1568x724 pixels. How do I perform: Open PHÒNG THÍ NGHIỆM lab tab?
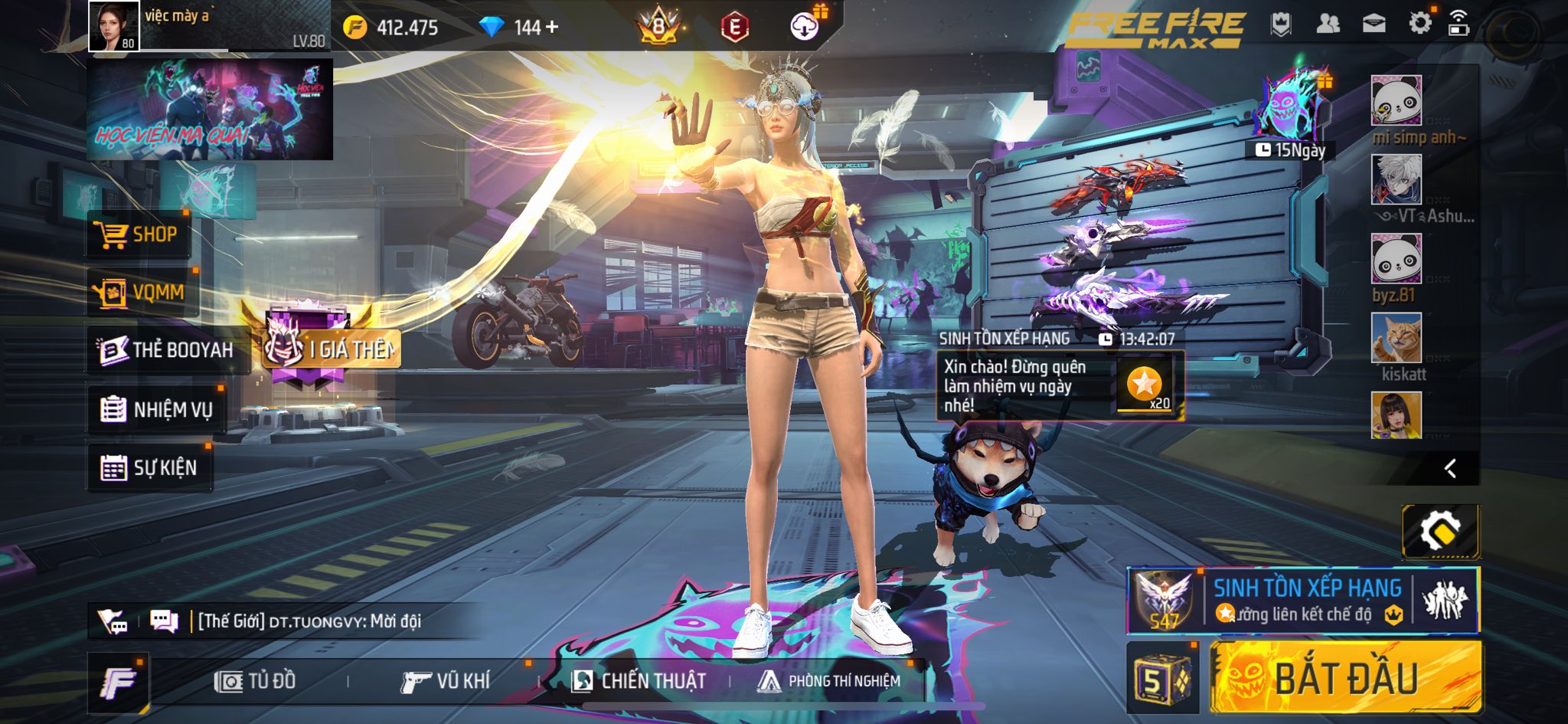pyautogui.click(x=828, y=681)
